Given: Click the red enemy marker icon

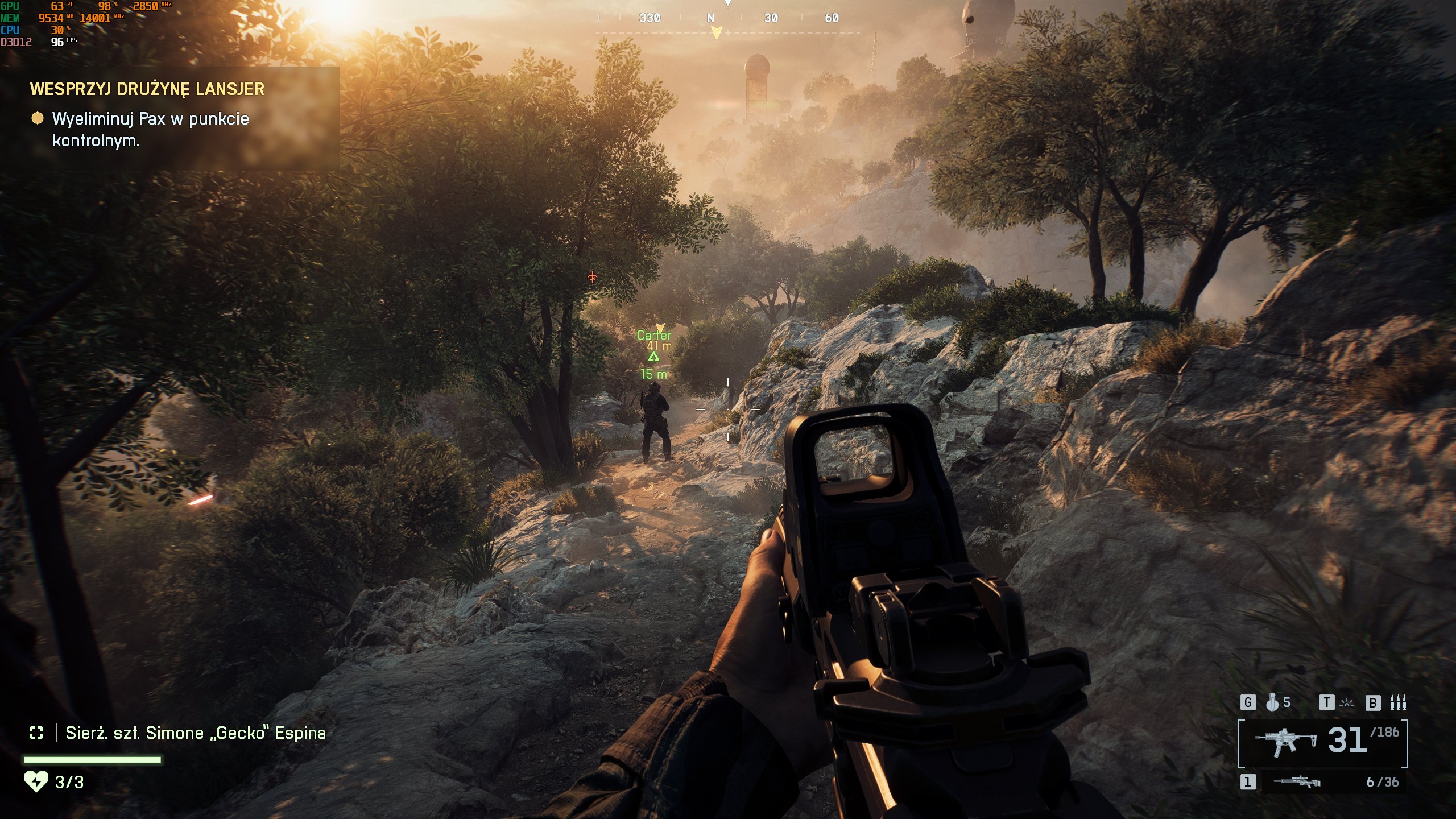Looking at the screenshot, I should coord(593,277).
